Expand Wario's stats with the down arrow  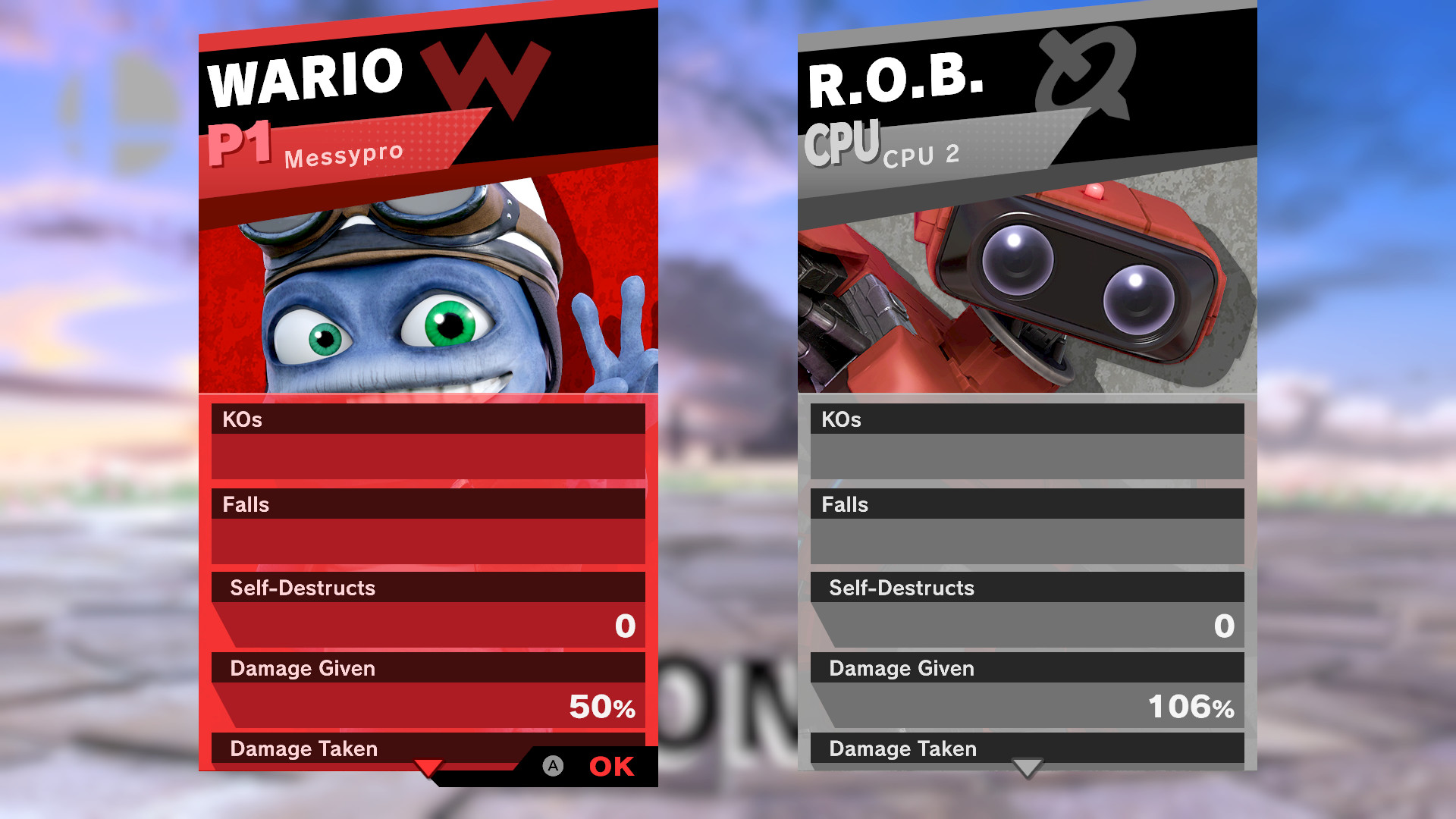point(428,767)
